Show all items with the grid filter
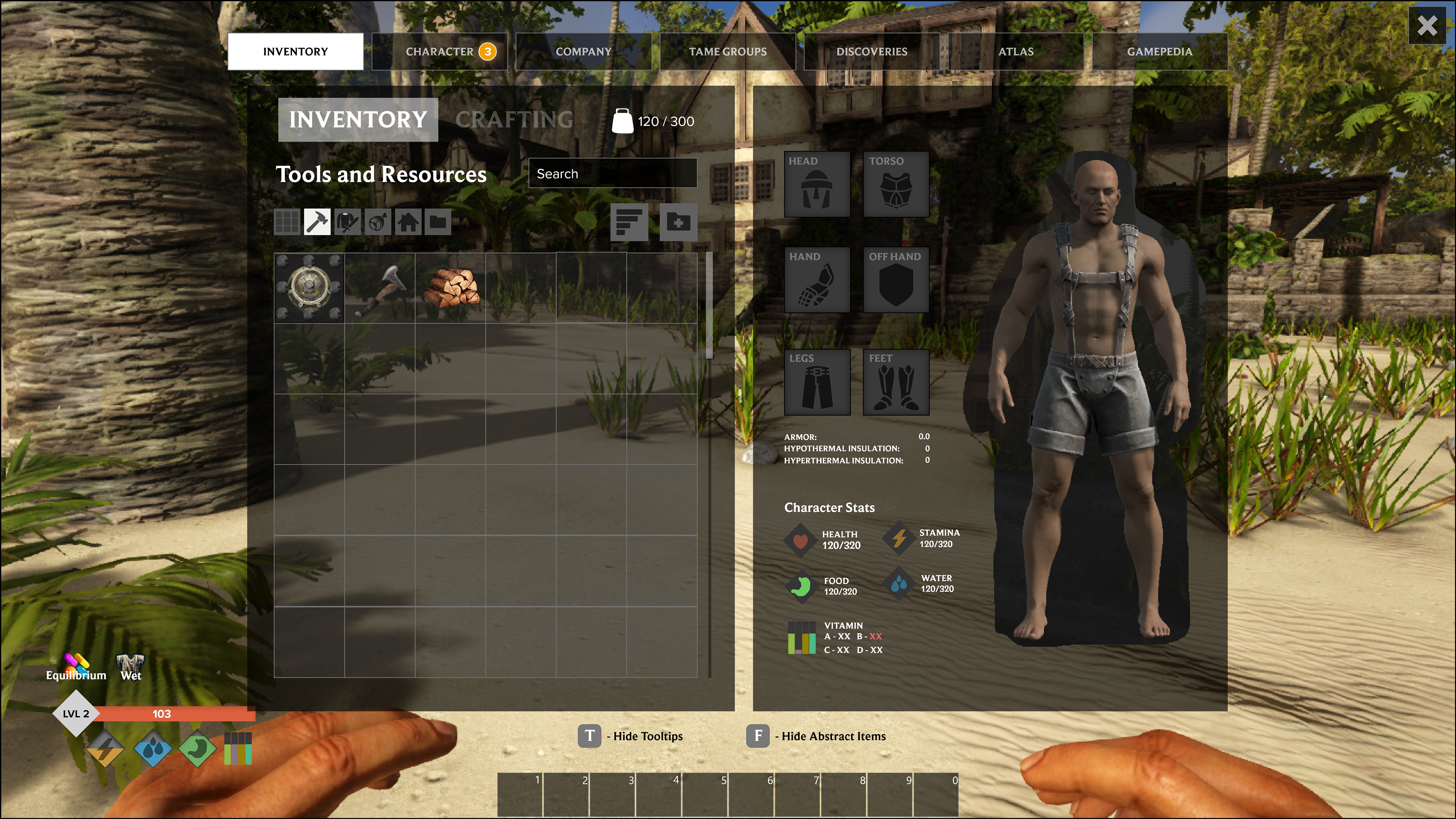1456x819 pixels. (x=287, y=221)
